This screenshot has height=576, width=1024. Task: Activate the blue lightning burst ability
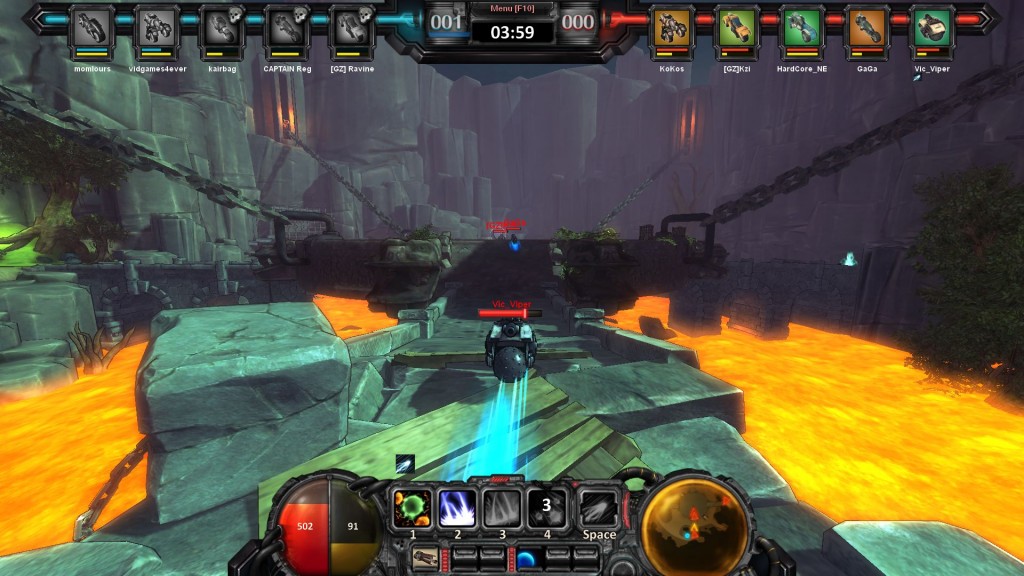coord(457,507)
